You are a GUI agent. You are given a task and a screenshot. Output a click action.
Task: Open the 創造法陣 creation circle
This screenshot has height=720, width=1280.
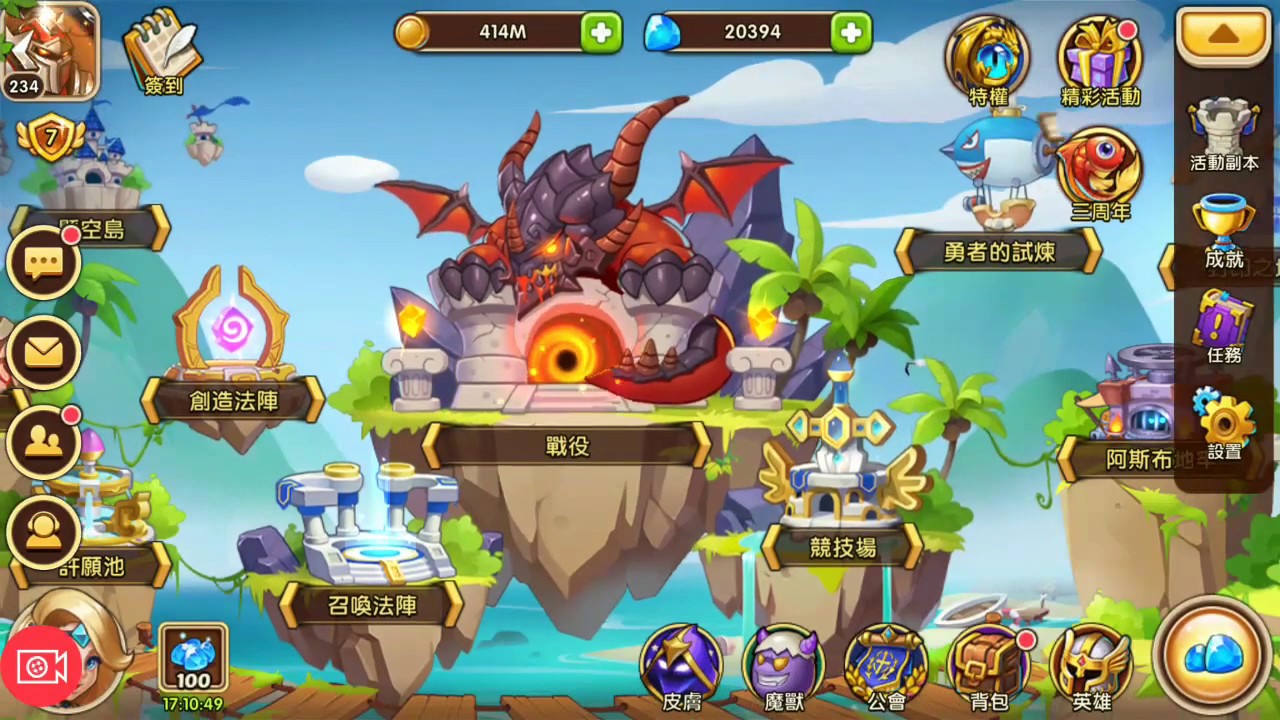click(x=233, y=400)
